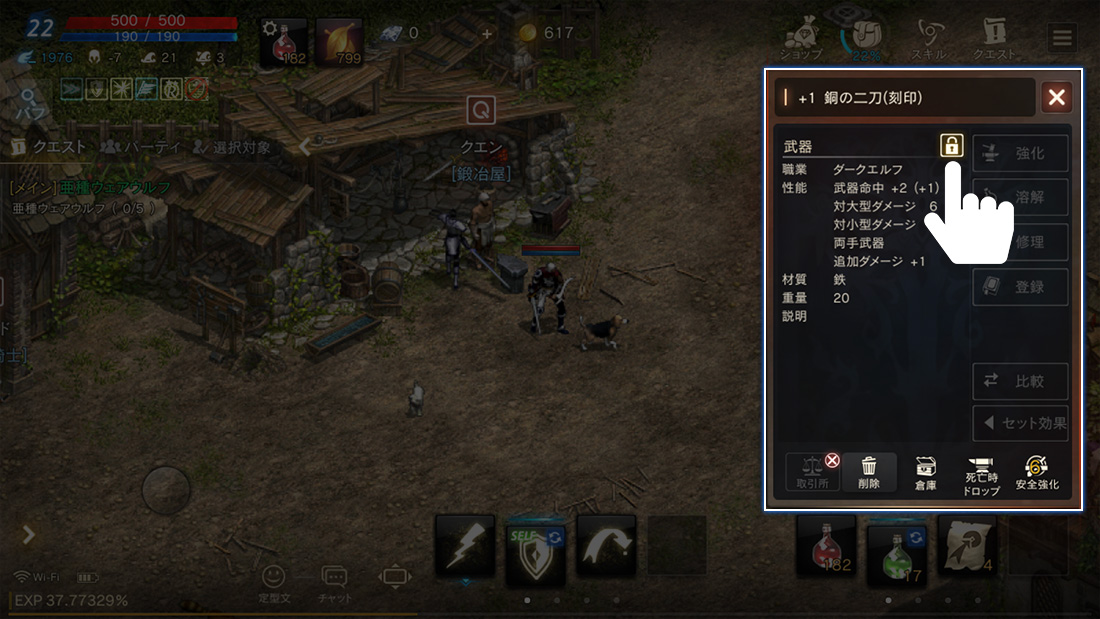Viewport: 1100px width, 619px height.
Task: Activate the lightning bolt skill
Action: [x=465, y=545]
